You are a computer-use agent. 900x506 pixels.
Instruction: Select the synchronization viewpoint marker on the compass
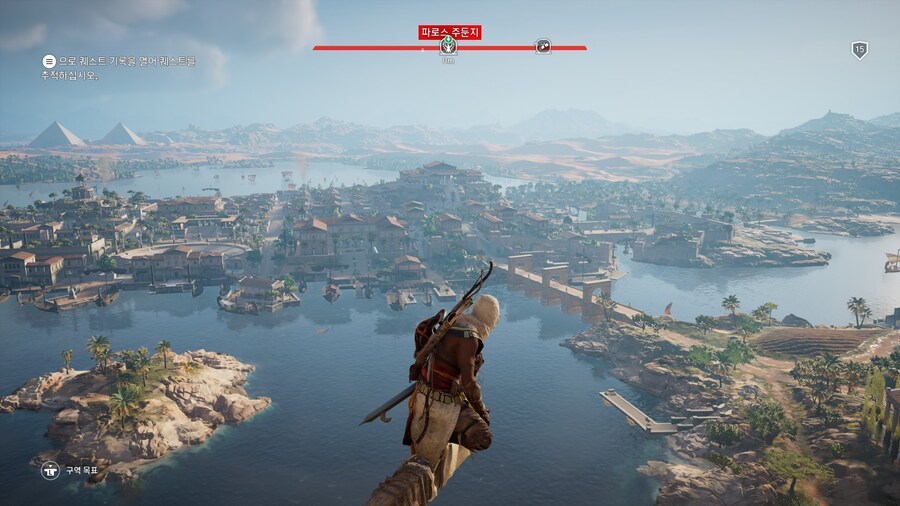pyautogui.click(x=448, y=46)
